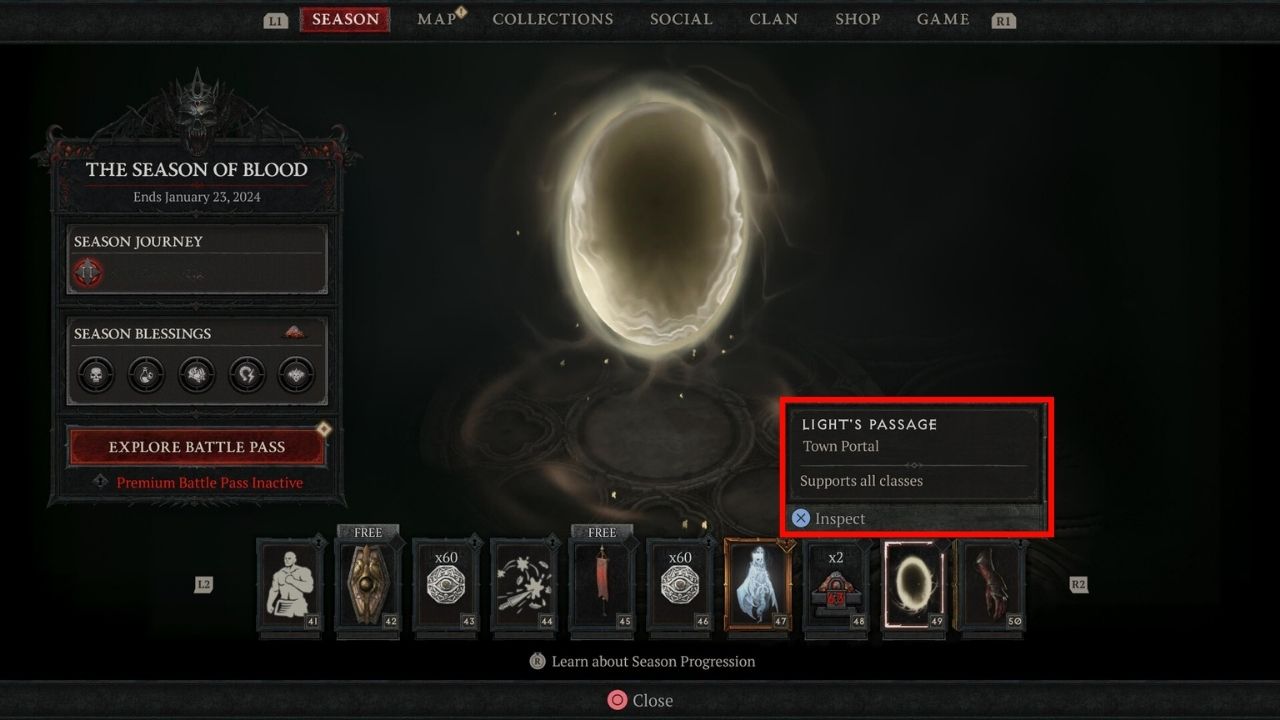
Task: Select the fifth Season Blessing icon
Action: tap(296, 375)
